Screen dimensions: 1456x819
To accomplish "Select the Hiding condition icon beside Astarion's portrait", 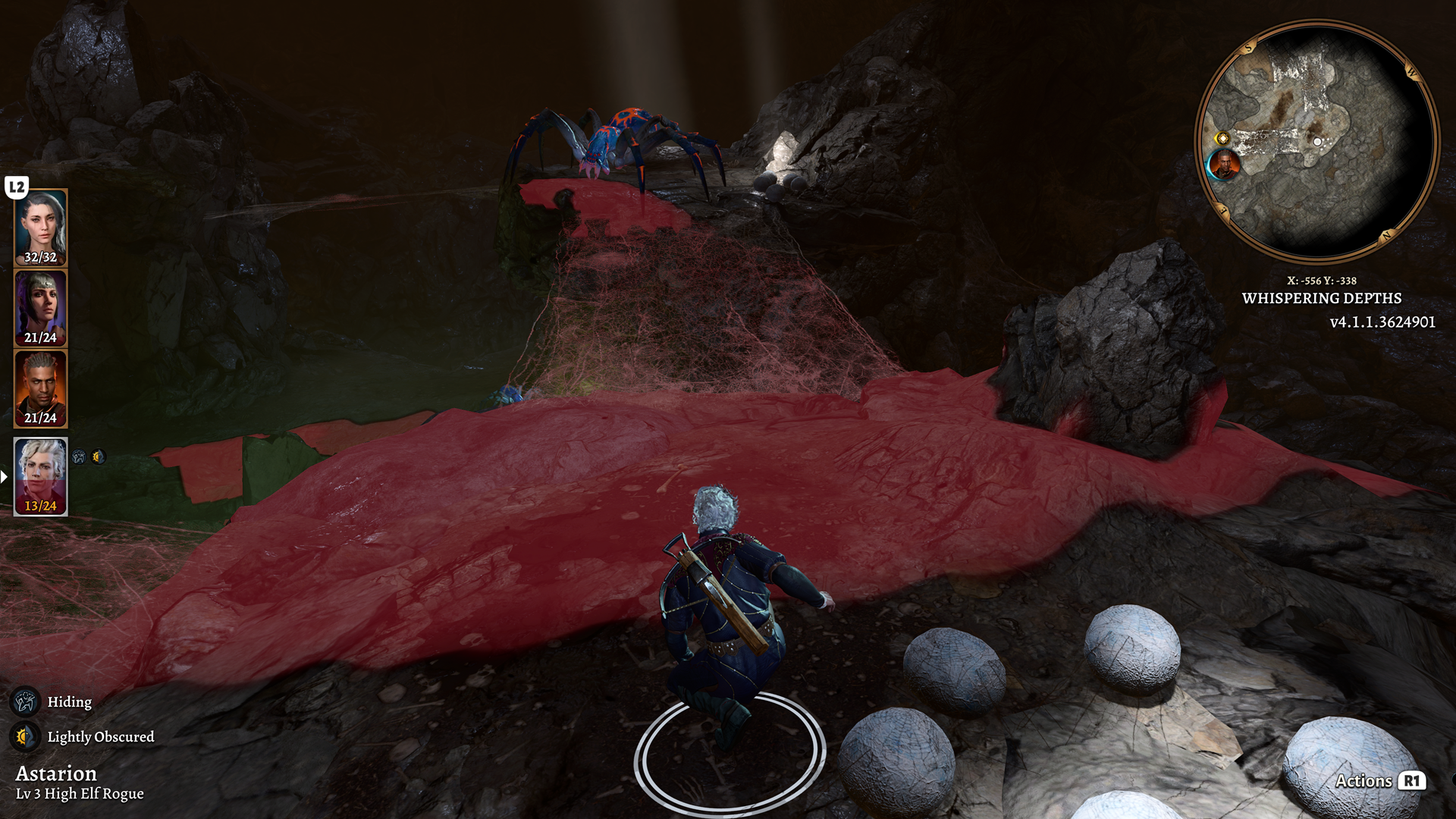I will pos(79,457).
